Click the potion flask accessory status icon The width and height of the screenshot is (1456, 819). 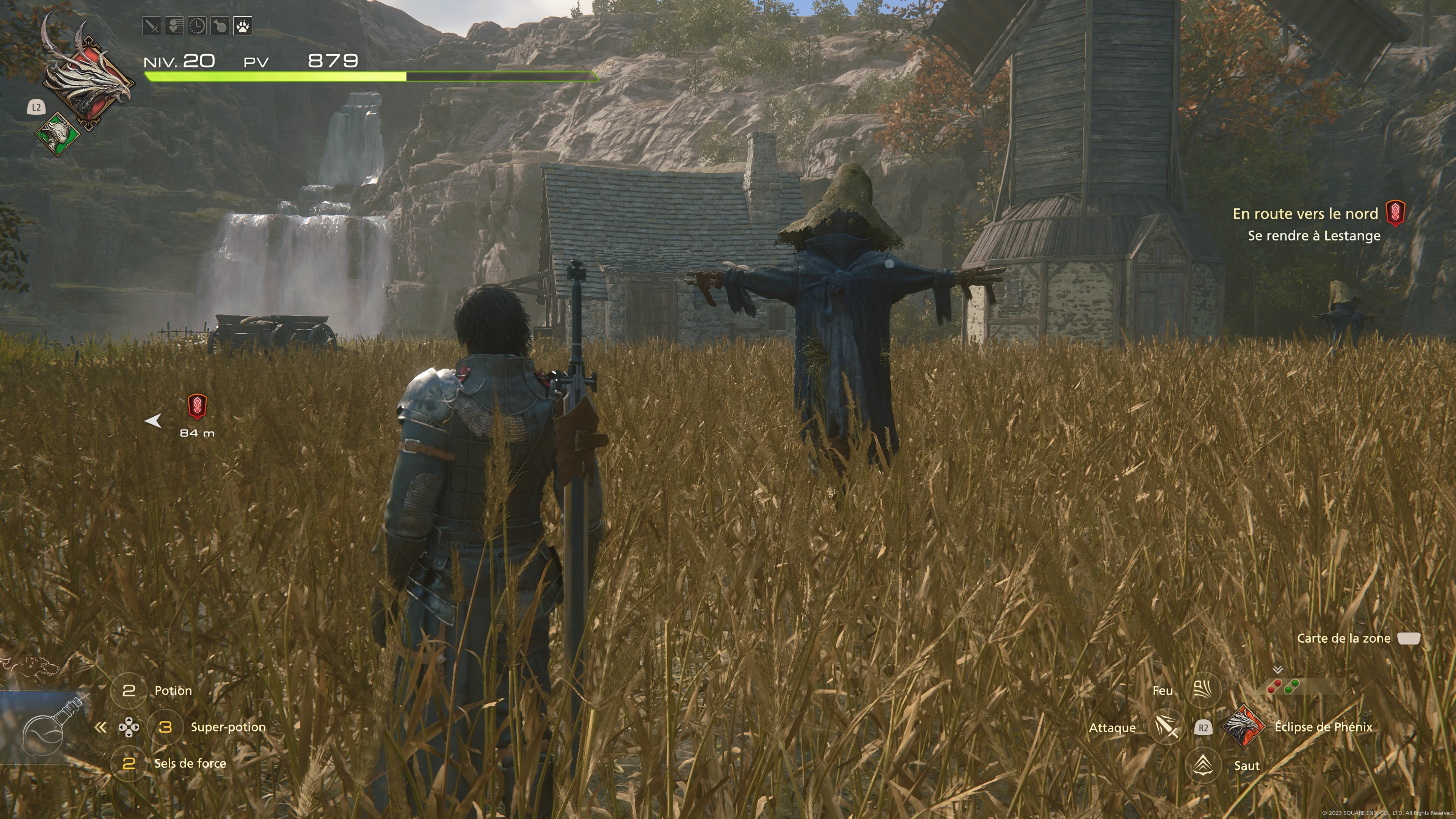[x=220, y=26]
